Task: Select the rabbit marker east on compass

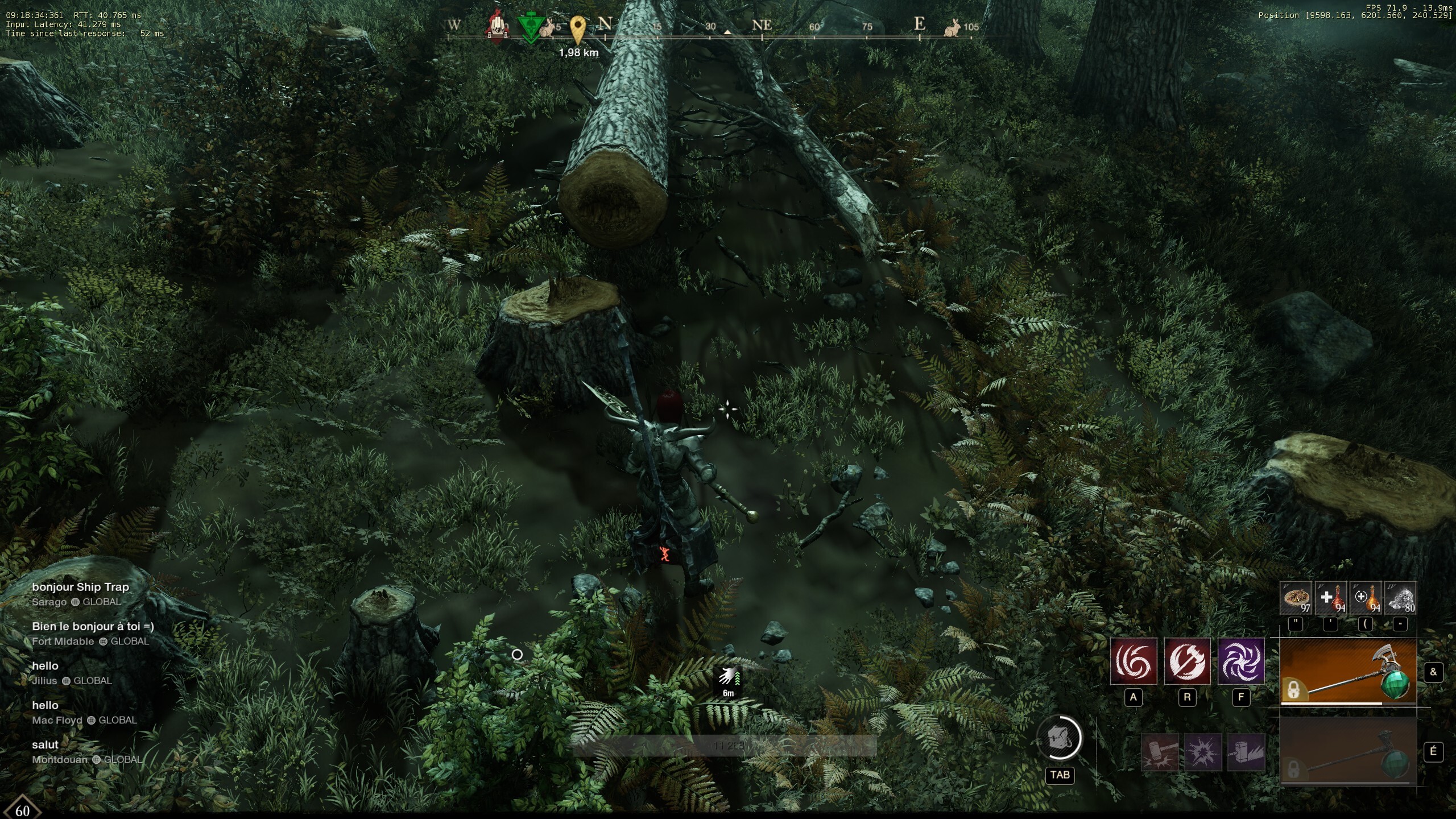Action: click(953, 27)
